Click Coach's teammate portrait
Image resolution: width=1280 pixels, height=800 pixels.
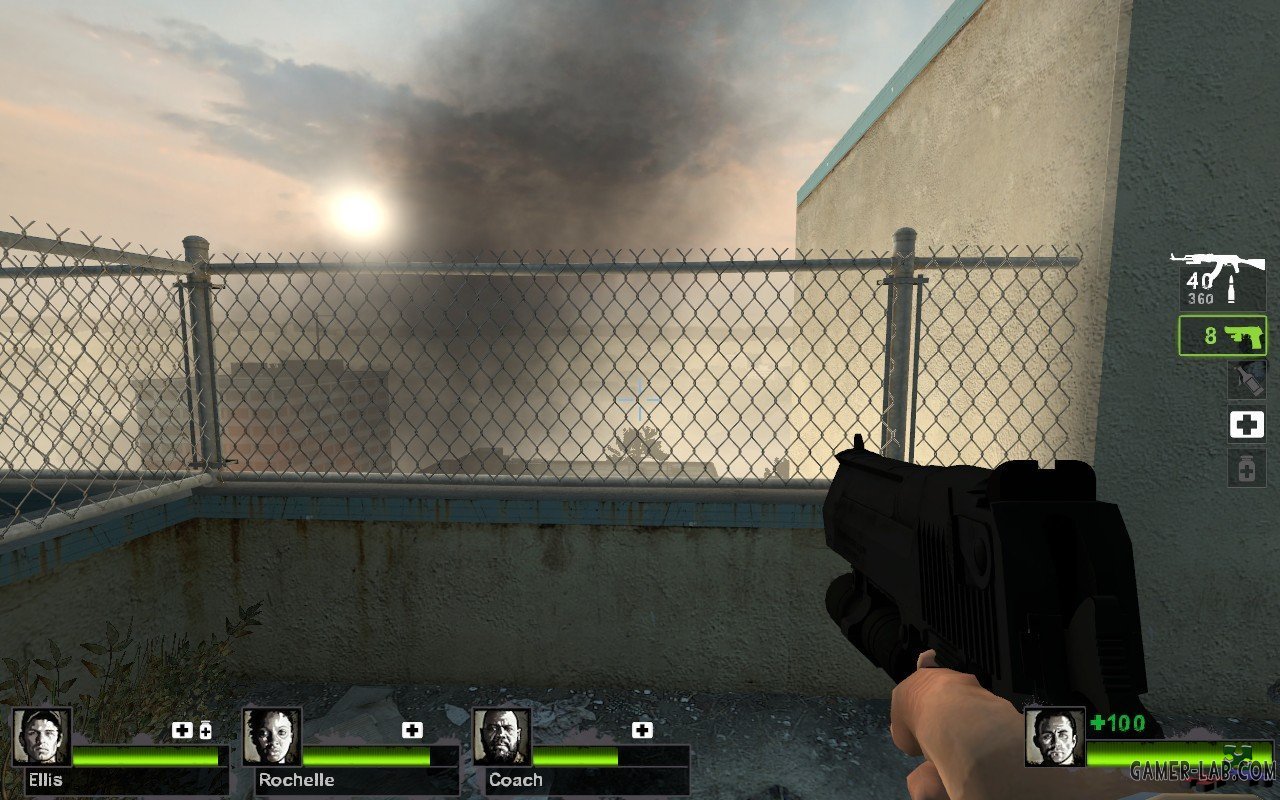pos(502,737)
